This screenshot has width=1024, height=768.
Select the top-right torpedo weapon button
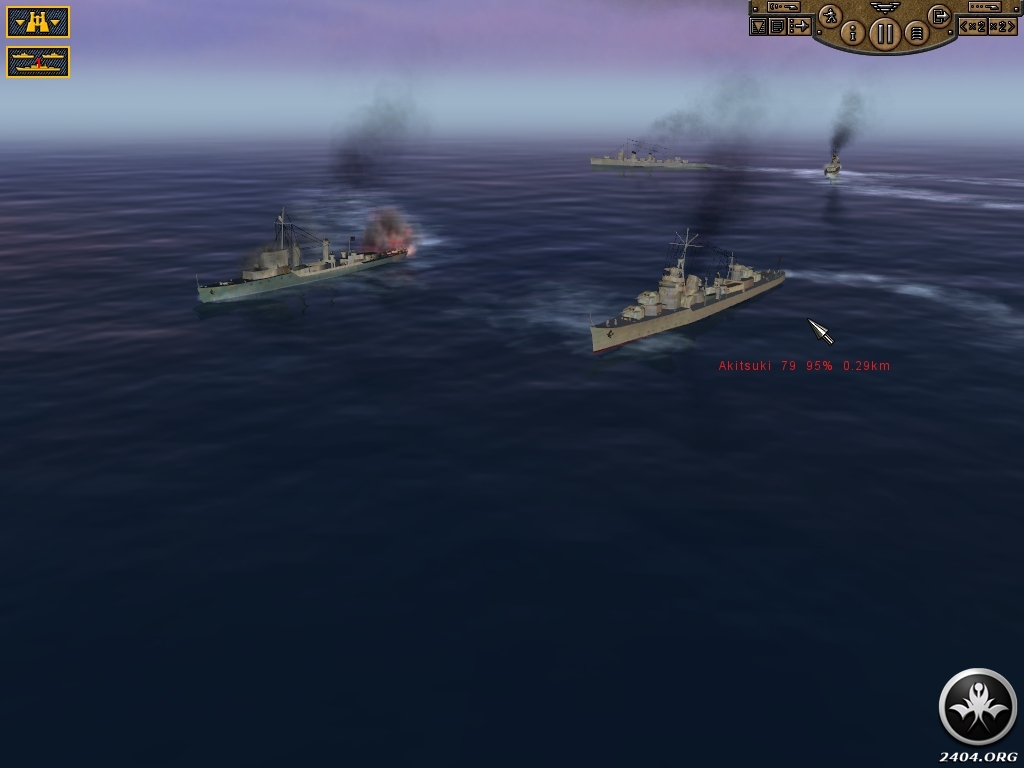[x=984, y=7]
